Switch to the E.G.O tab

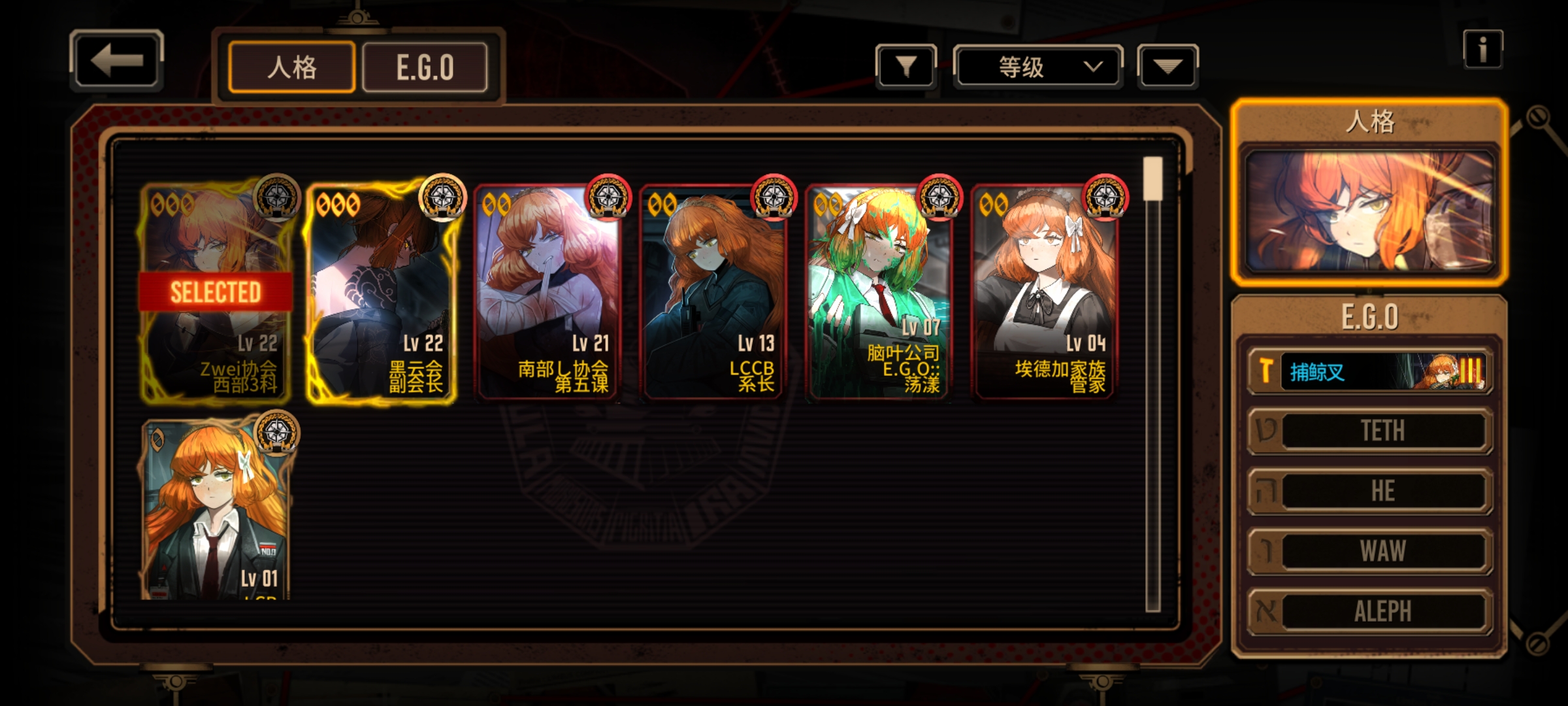pos(425,67)
